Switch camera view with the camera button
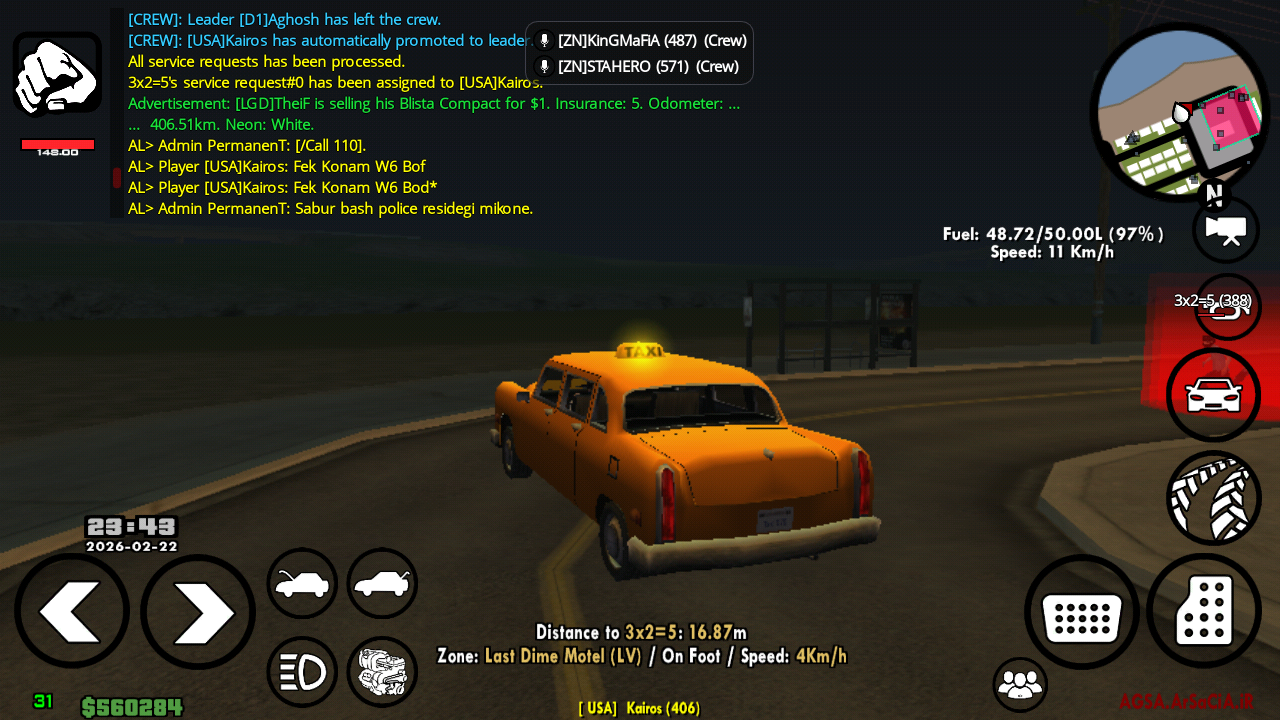 click(x=1225, y=230)
